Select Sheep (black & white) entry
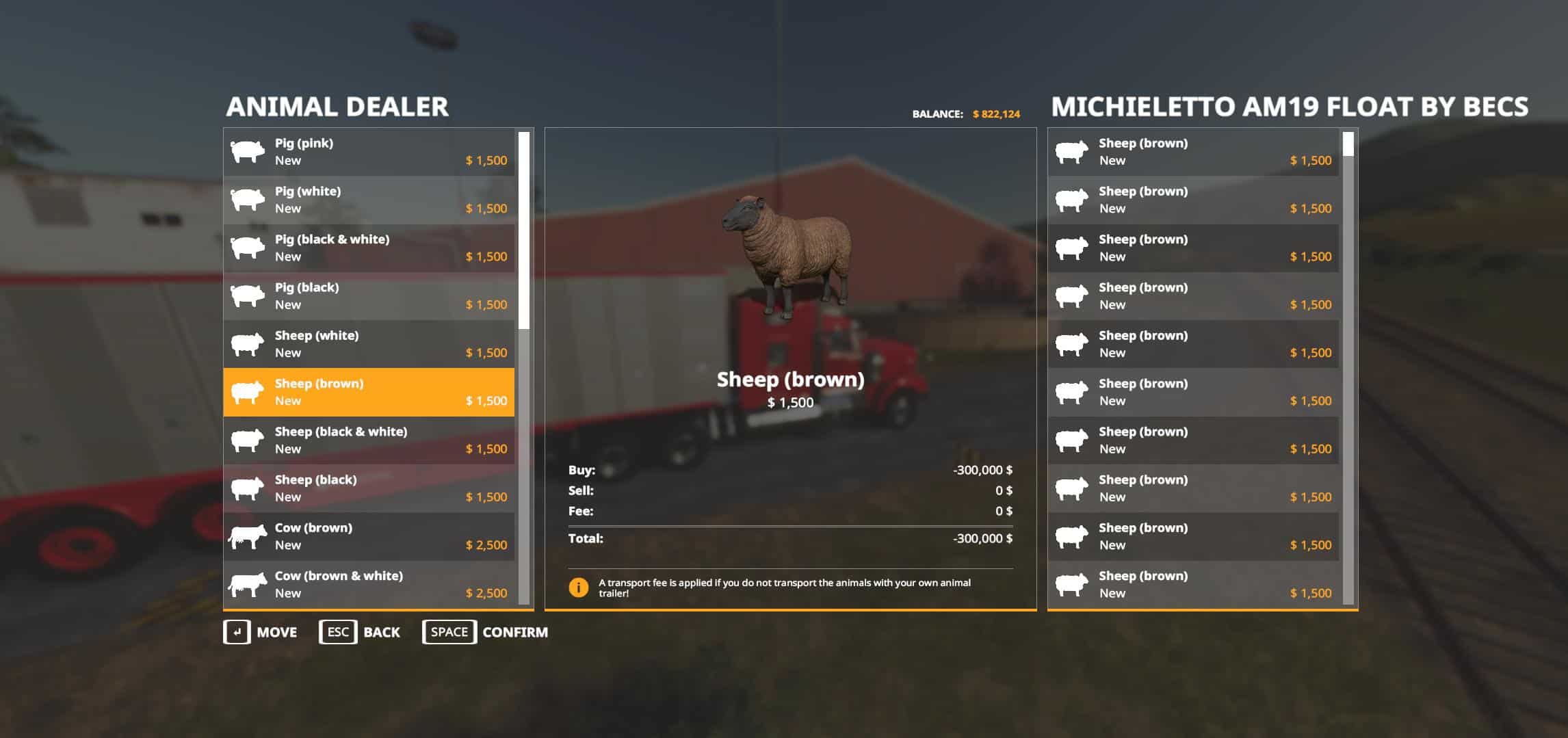The width and height of the screenshot is (1568, 738). (369, 440)
